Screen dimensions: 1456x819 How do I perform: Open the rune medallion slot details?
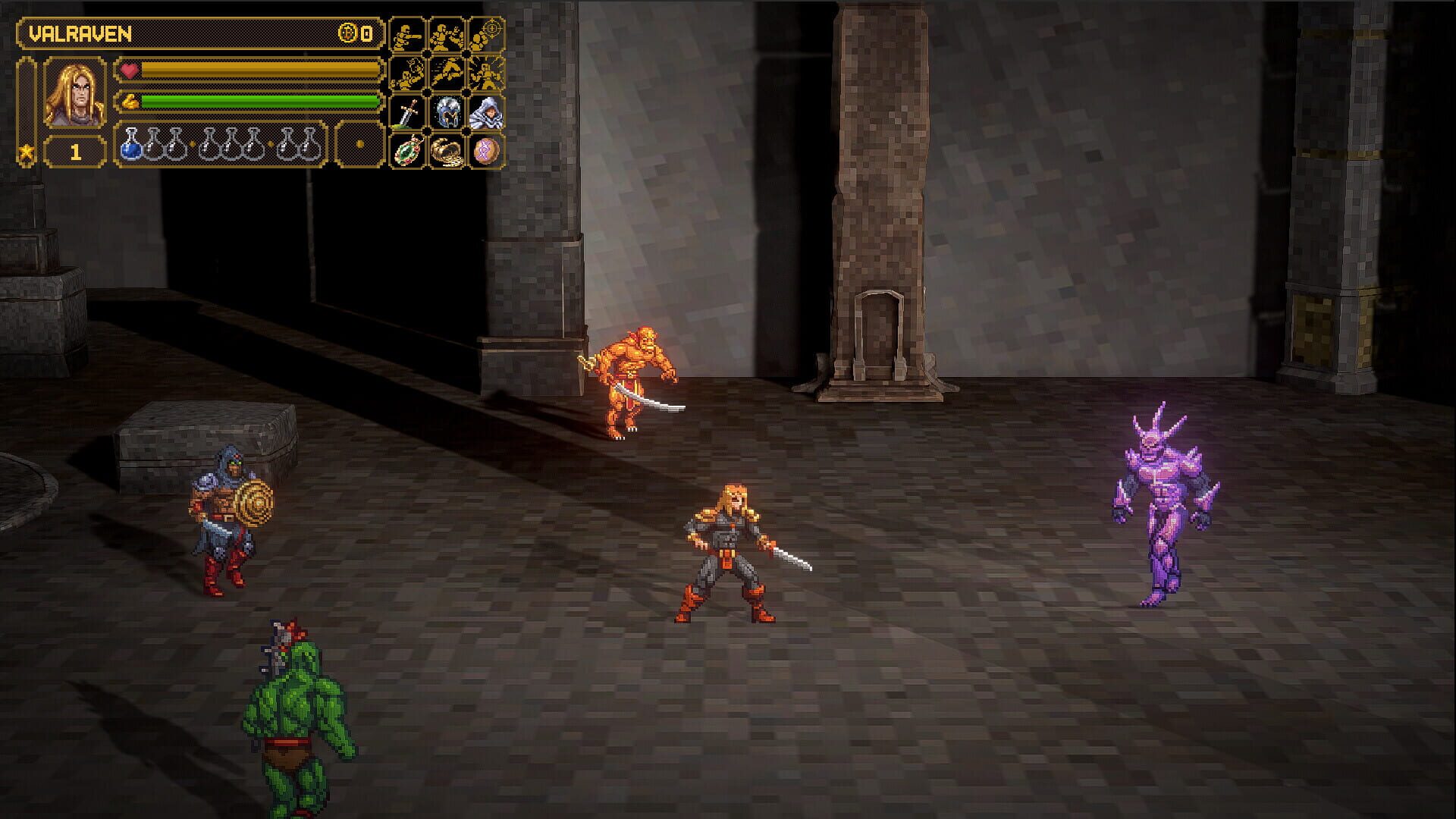click(487, 152)
